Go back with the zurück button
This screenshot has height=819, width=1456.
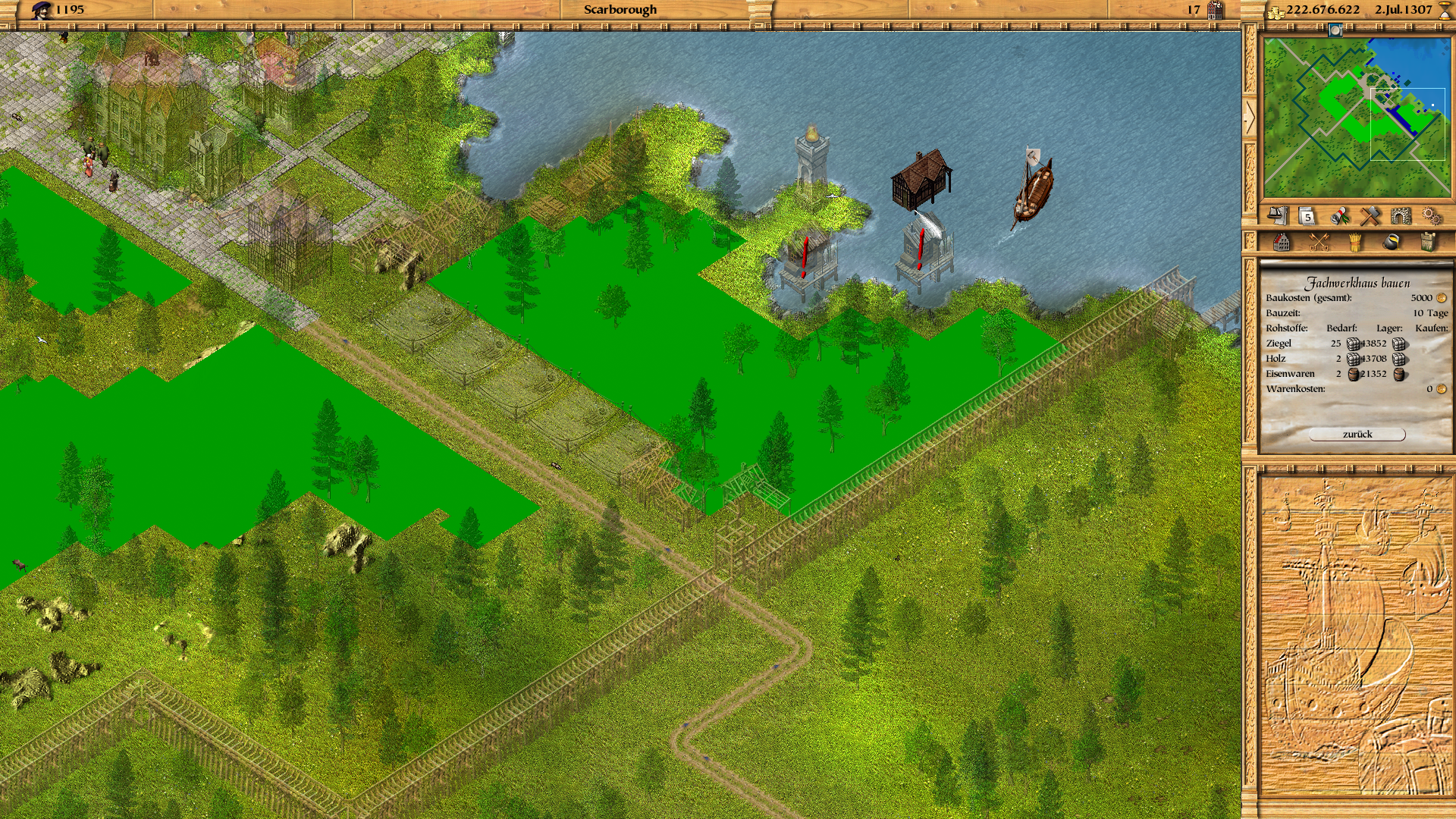1357,435
